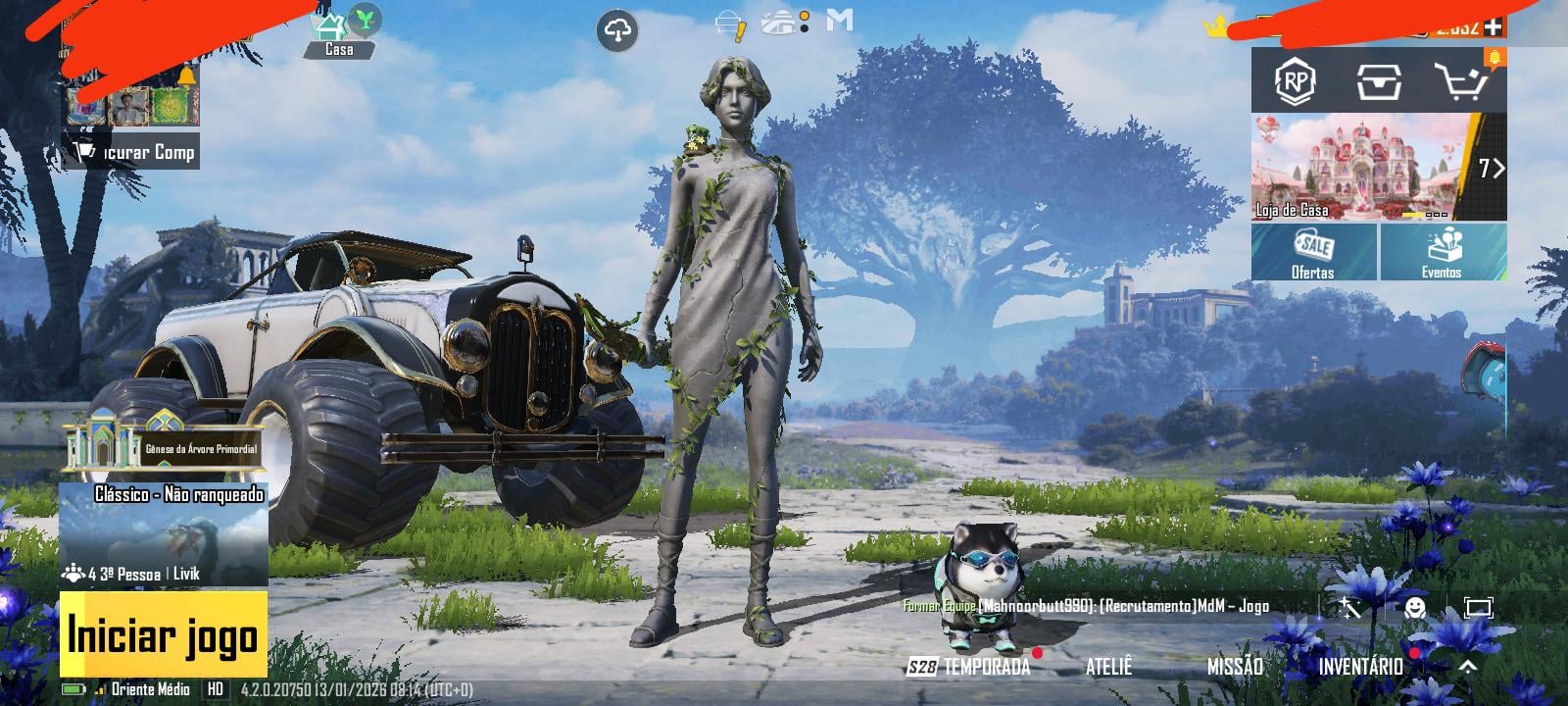Open the shopping cart store

1460,81
